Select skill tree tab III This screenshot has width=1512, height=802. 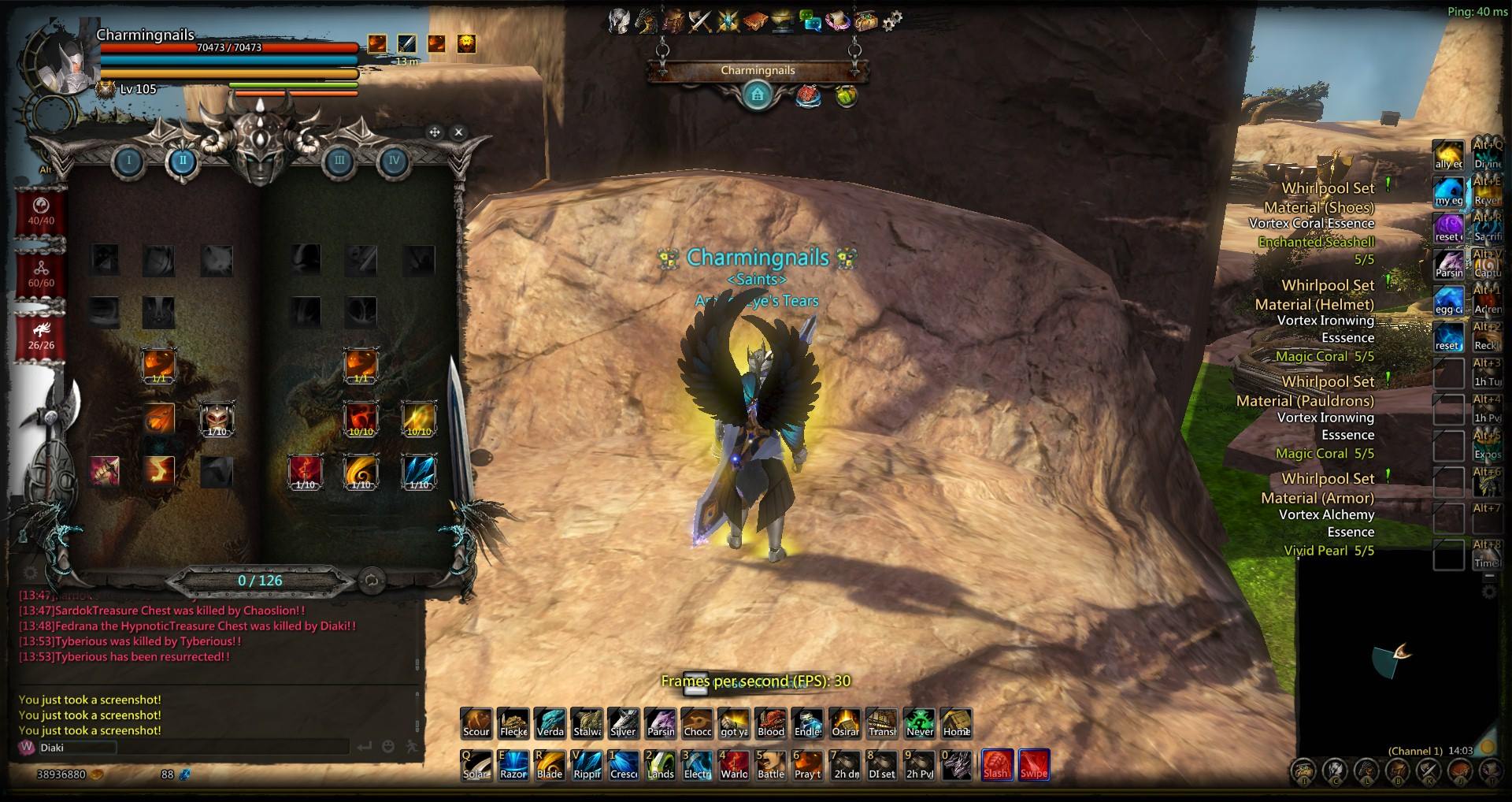(339, 162)
